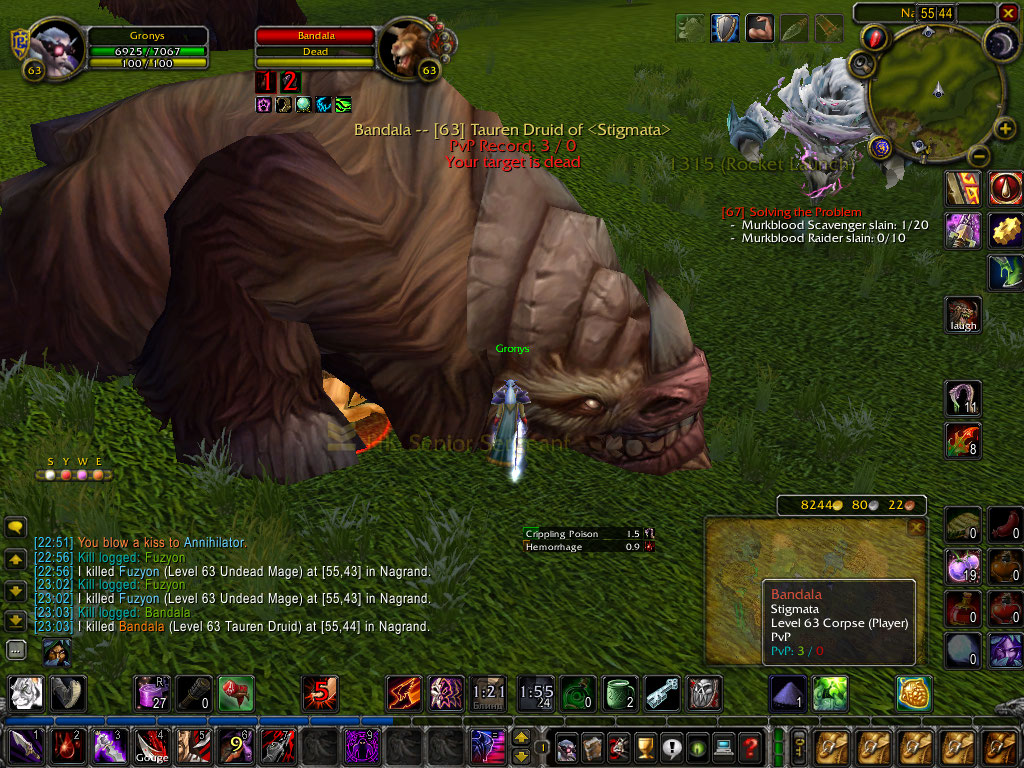Click the flexed arm buff icon
The image size is (1024, 768).
[x=759, y=28]
